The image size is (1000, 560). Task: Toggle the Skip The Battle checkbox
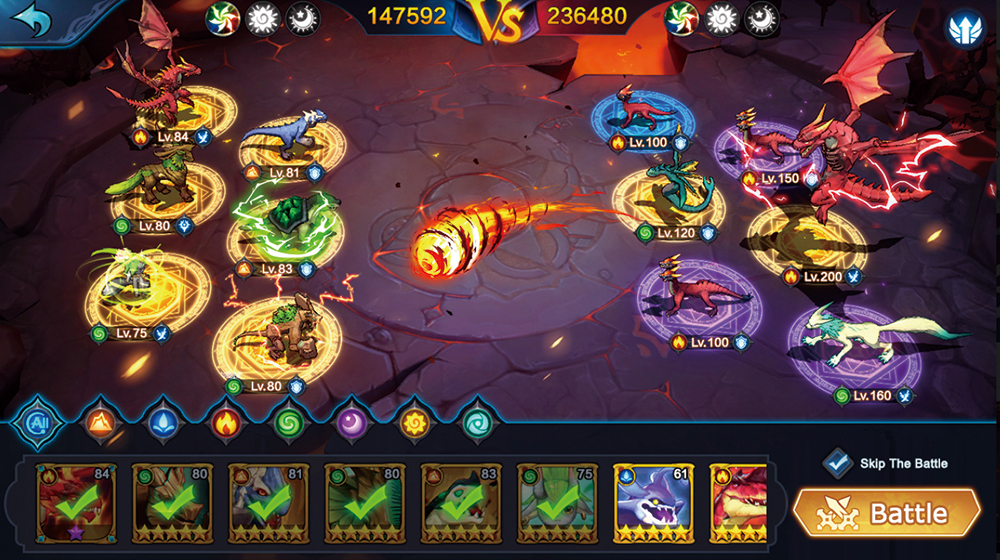[x=837, y=463]
